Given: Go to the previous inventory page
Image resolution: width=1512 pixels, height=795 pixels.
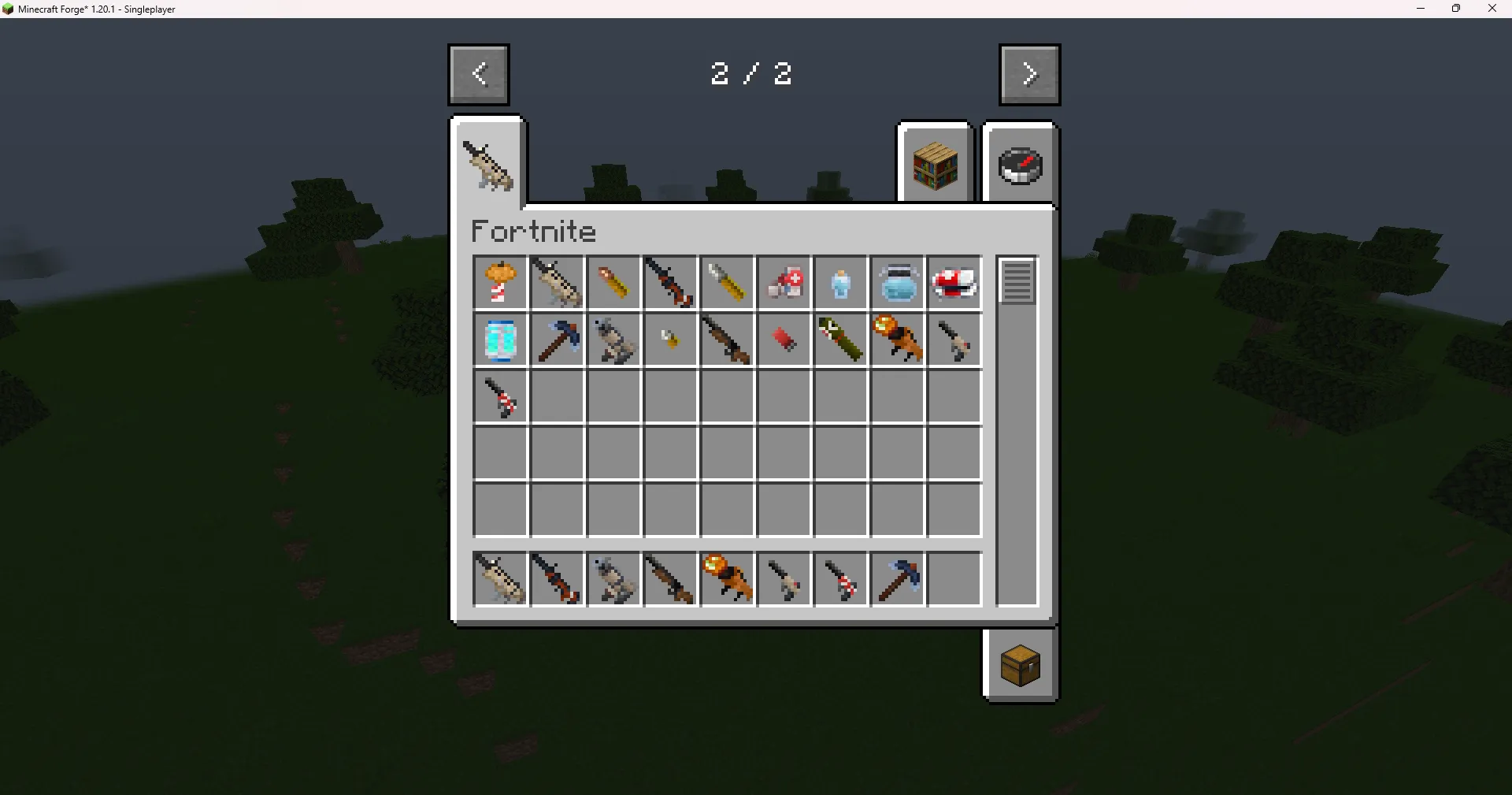Looking at the screenshot, I should pos(478,74).
